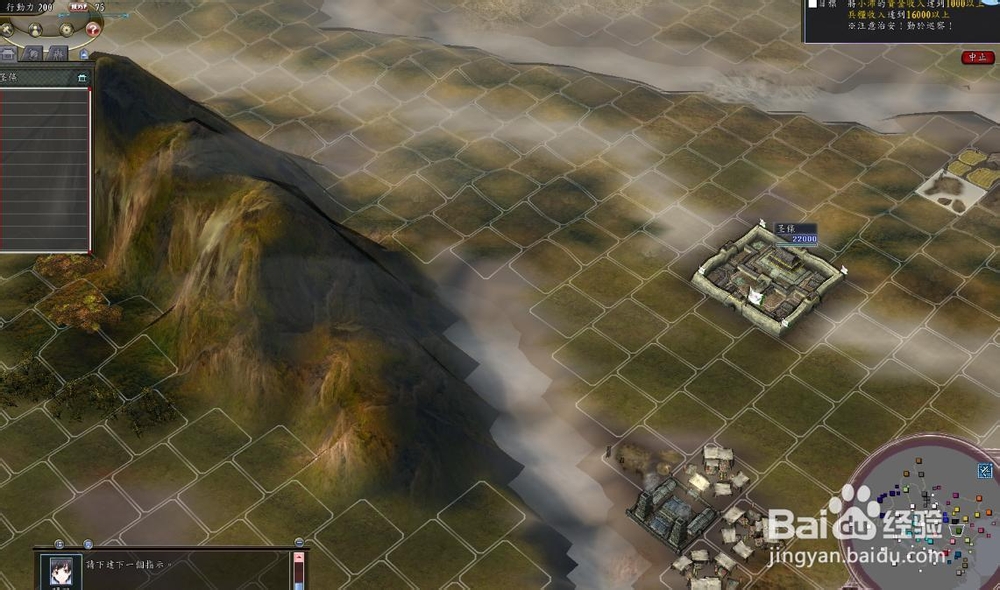Open help with the red question mark
The image size is (1000, 590).
[x=91, y=29]
